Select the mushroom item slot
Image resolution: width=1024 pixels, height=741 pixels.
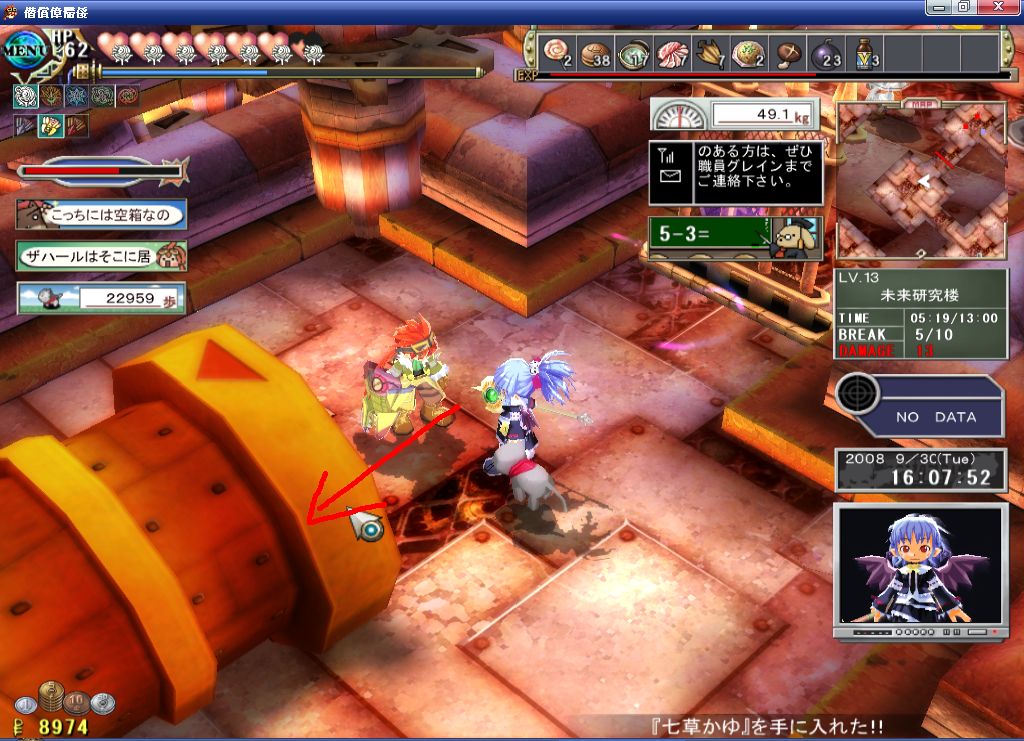tap(789, 52)
